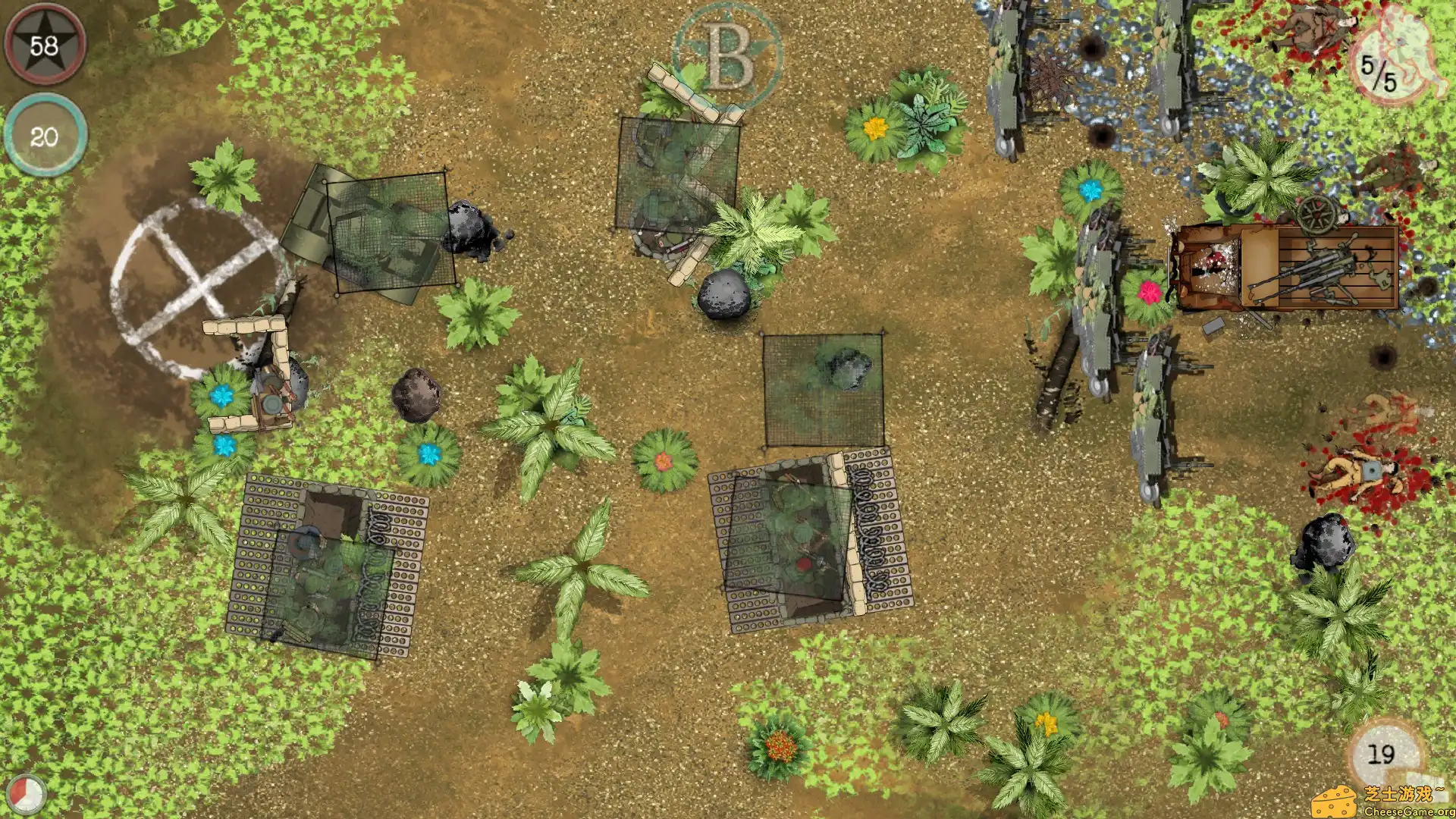This screenshot has width=1456, height=819.
Task: Expand the left barbed-wire trench bunker
Action: click(x=326, y=561)
